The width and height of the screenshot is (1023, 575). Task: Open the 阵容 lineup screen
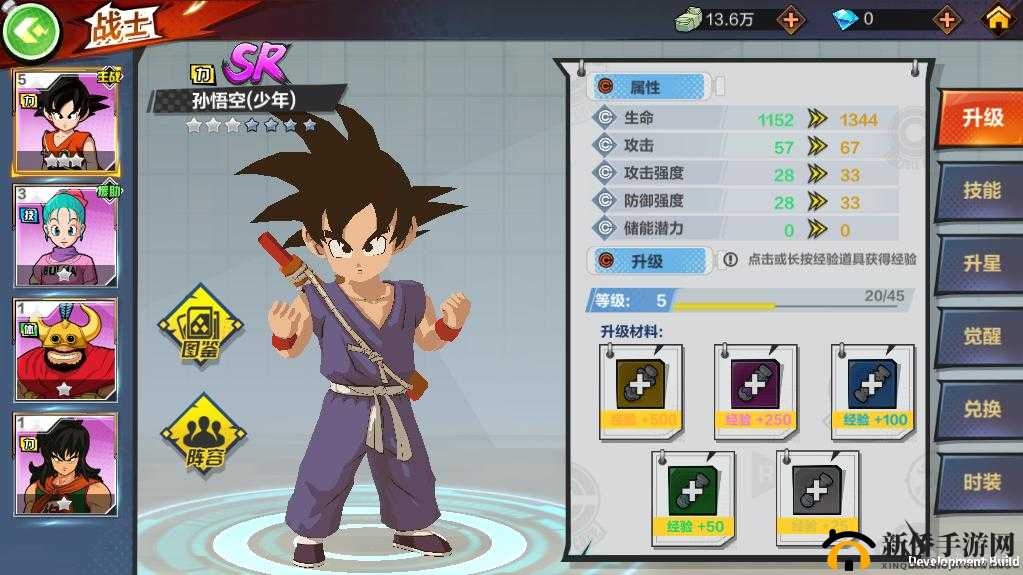click(203, 435)
